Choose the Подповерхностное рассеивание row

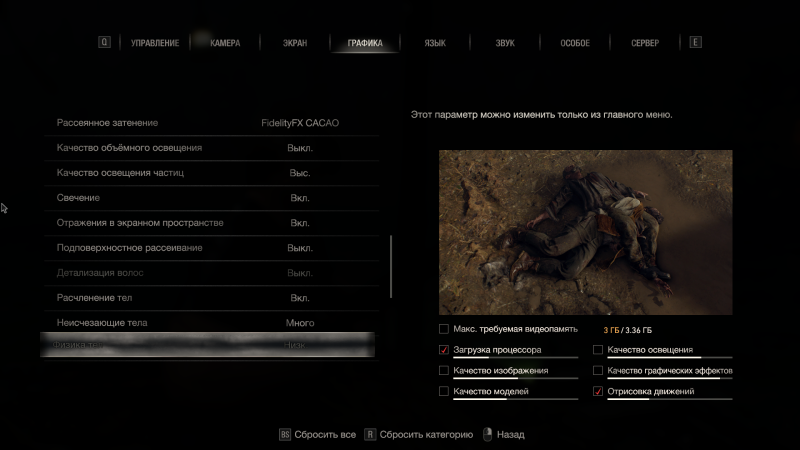click(x=210, y=247)
